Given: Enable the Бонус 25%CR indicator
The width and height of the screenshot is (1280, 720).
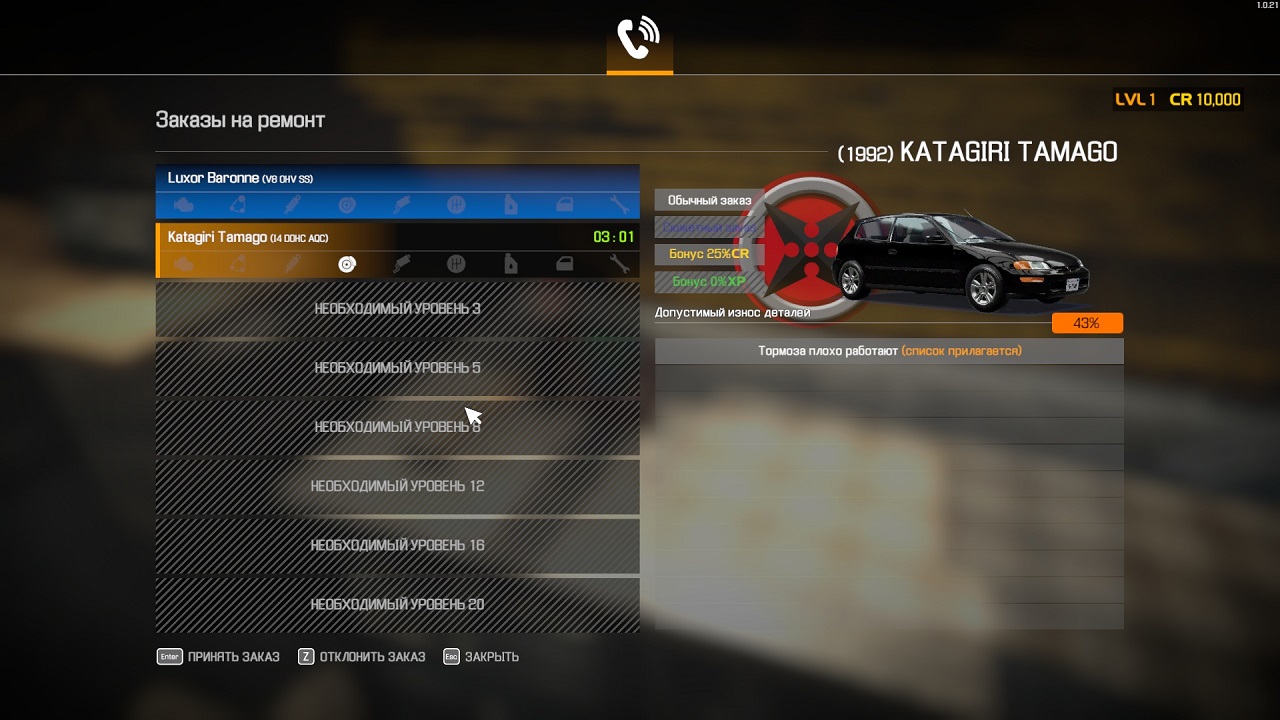Looking at the screenshot, I should point(709,254).
